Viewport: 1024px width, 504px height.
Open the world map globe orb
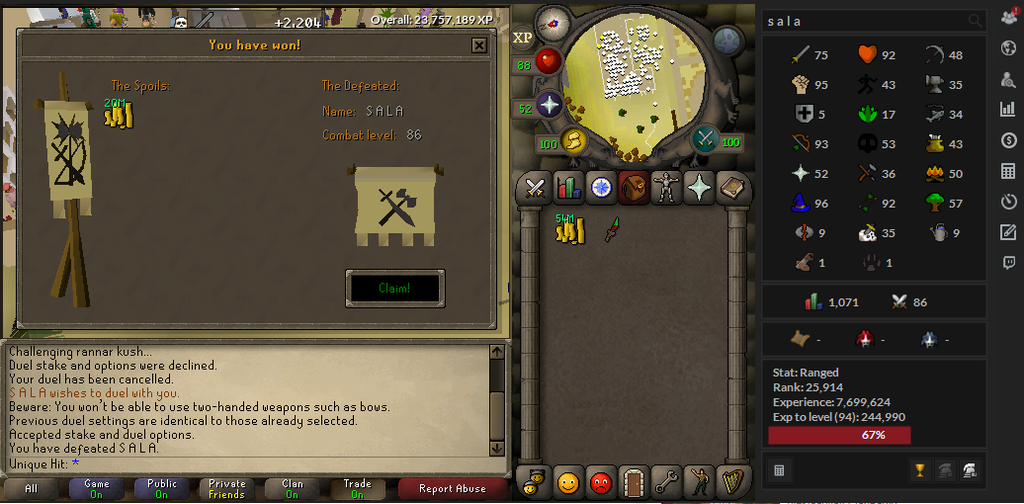coord(728,40)
